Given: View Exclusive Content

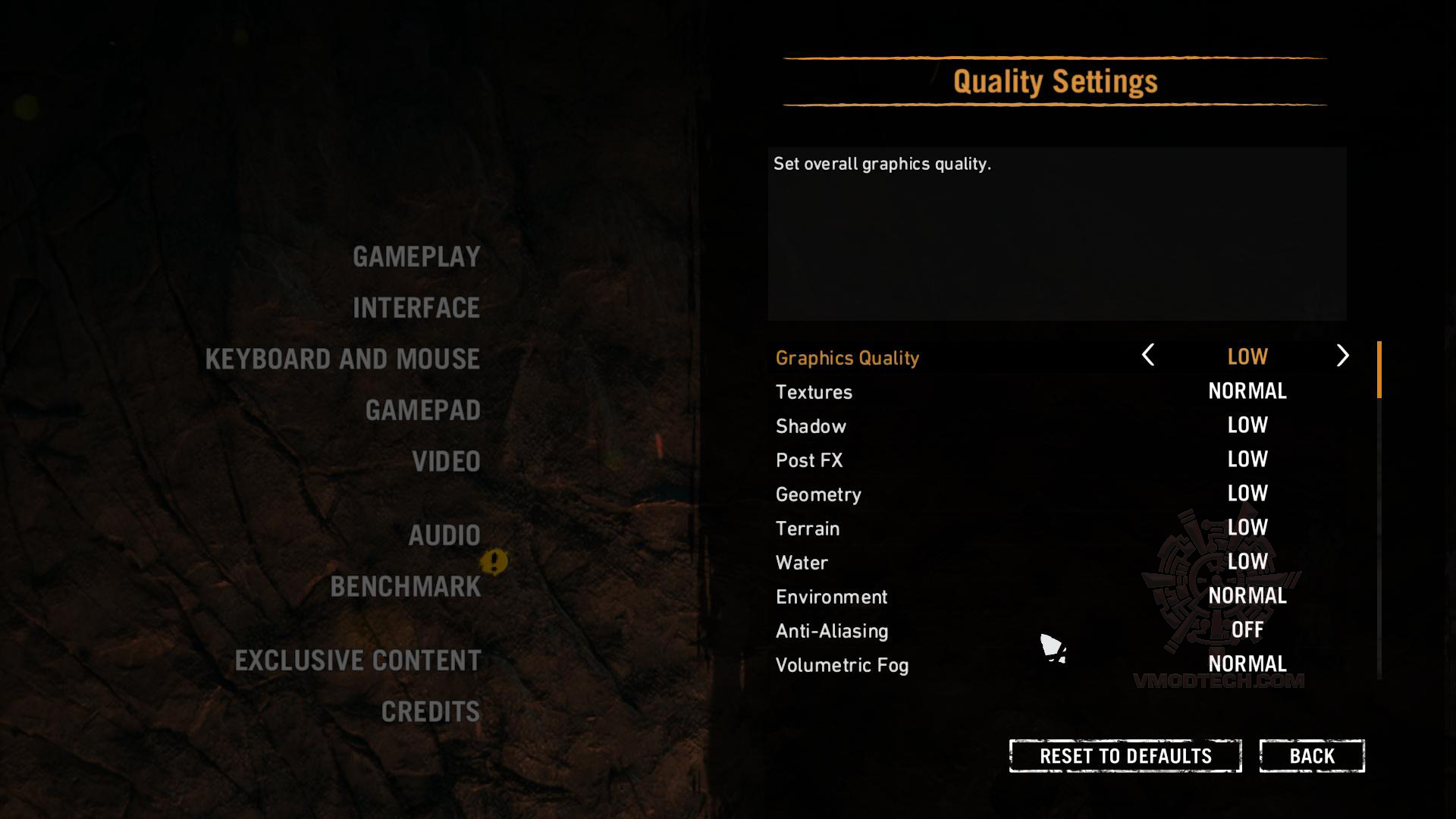Looking at the screenshot, I should click(x=357, y=661).
